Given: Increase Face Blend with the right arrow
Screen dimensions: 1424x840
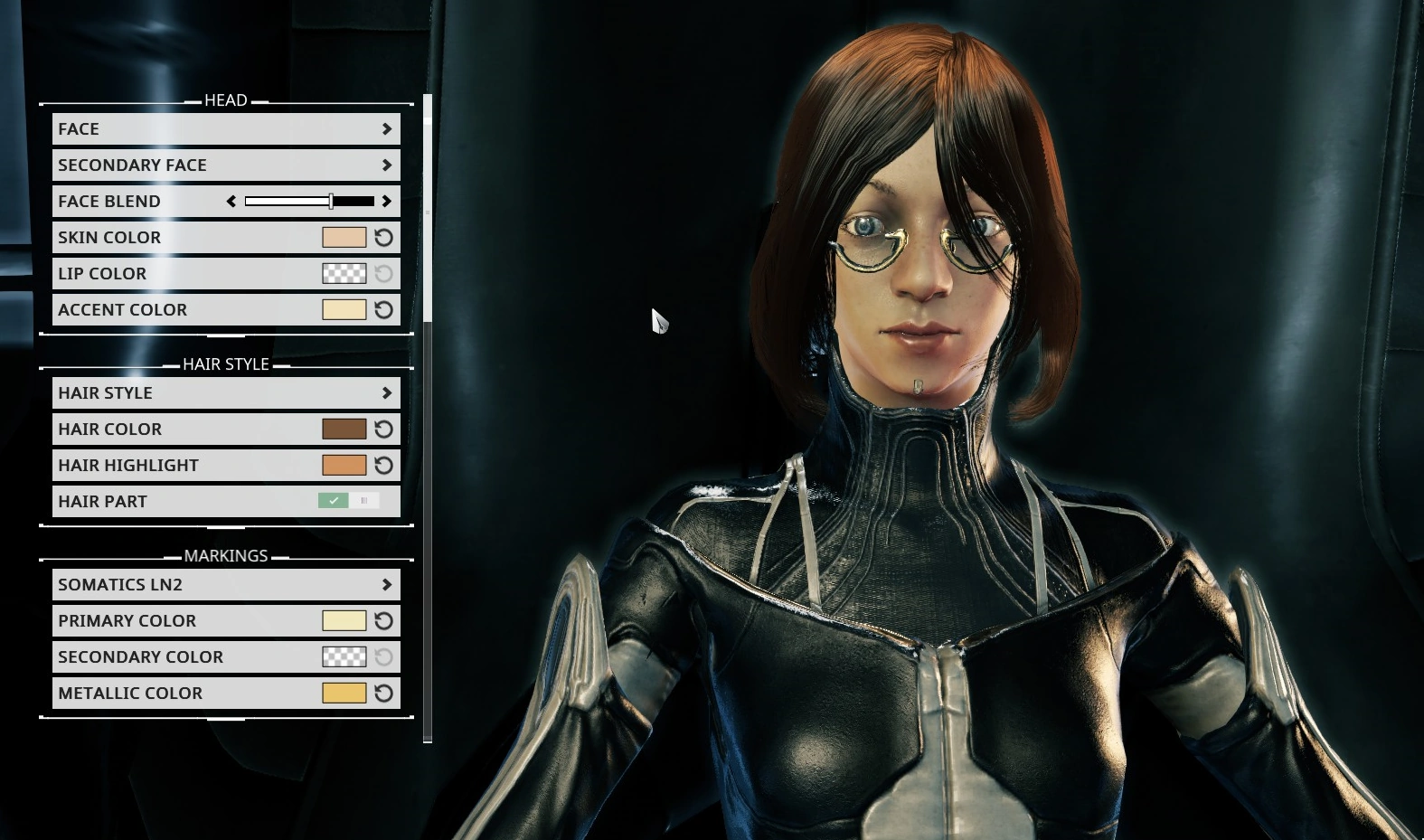Looking at the screenshot, I should click(389, 201).
